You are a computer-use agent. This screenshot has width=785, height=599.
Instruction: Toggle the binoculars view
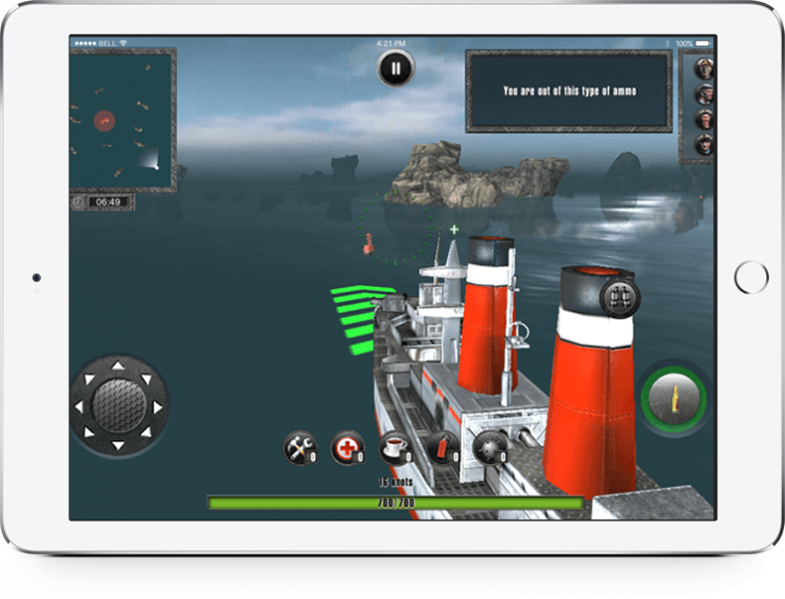tap(616, 297)
